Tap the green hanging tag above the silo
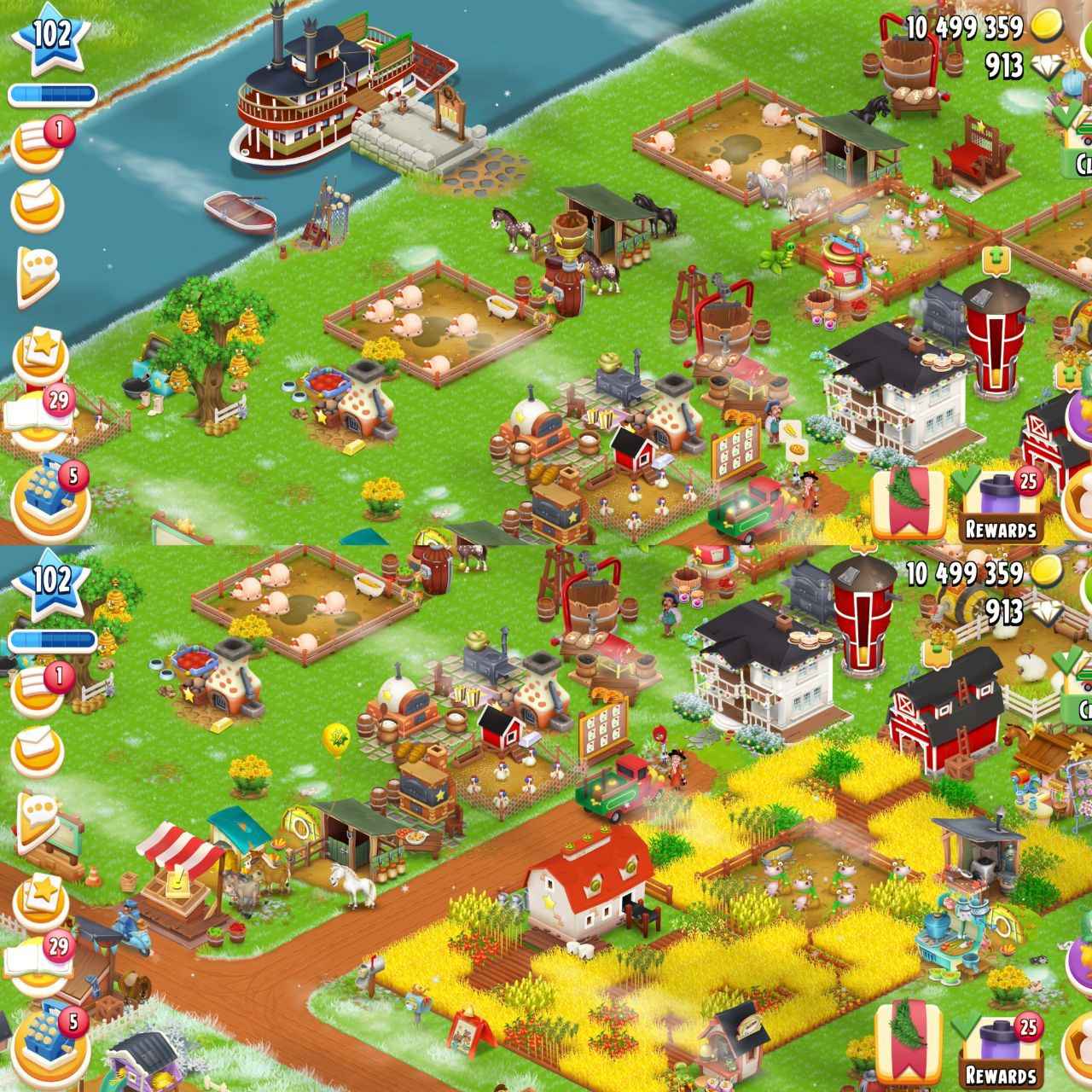1092x1092 pixels. pyautogui.click(x=996, y=258)
